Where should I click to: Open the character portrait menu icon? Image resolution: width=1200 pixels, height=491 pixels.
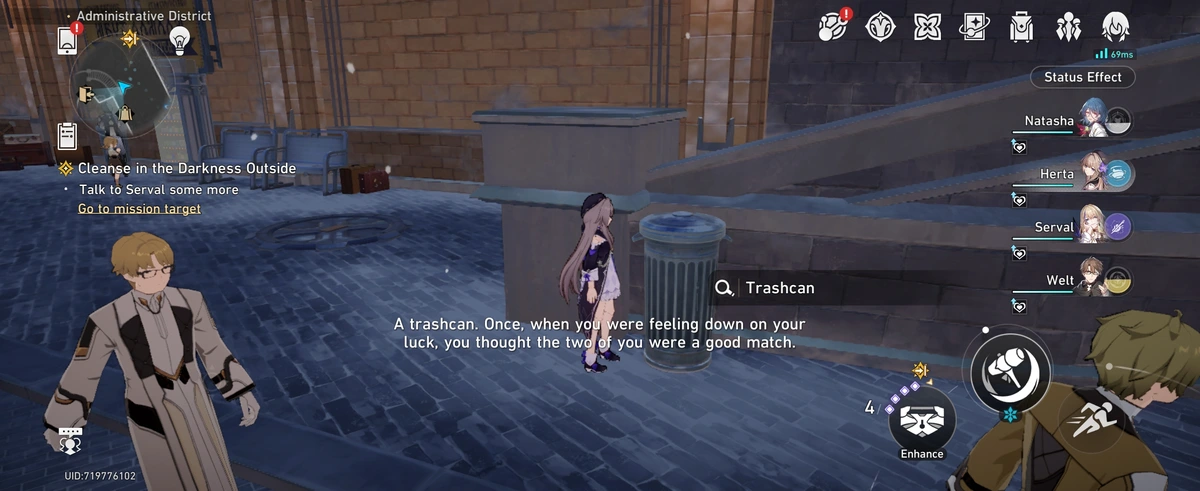(1115, 26)
